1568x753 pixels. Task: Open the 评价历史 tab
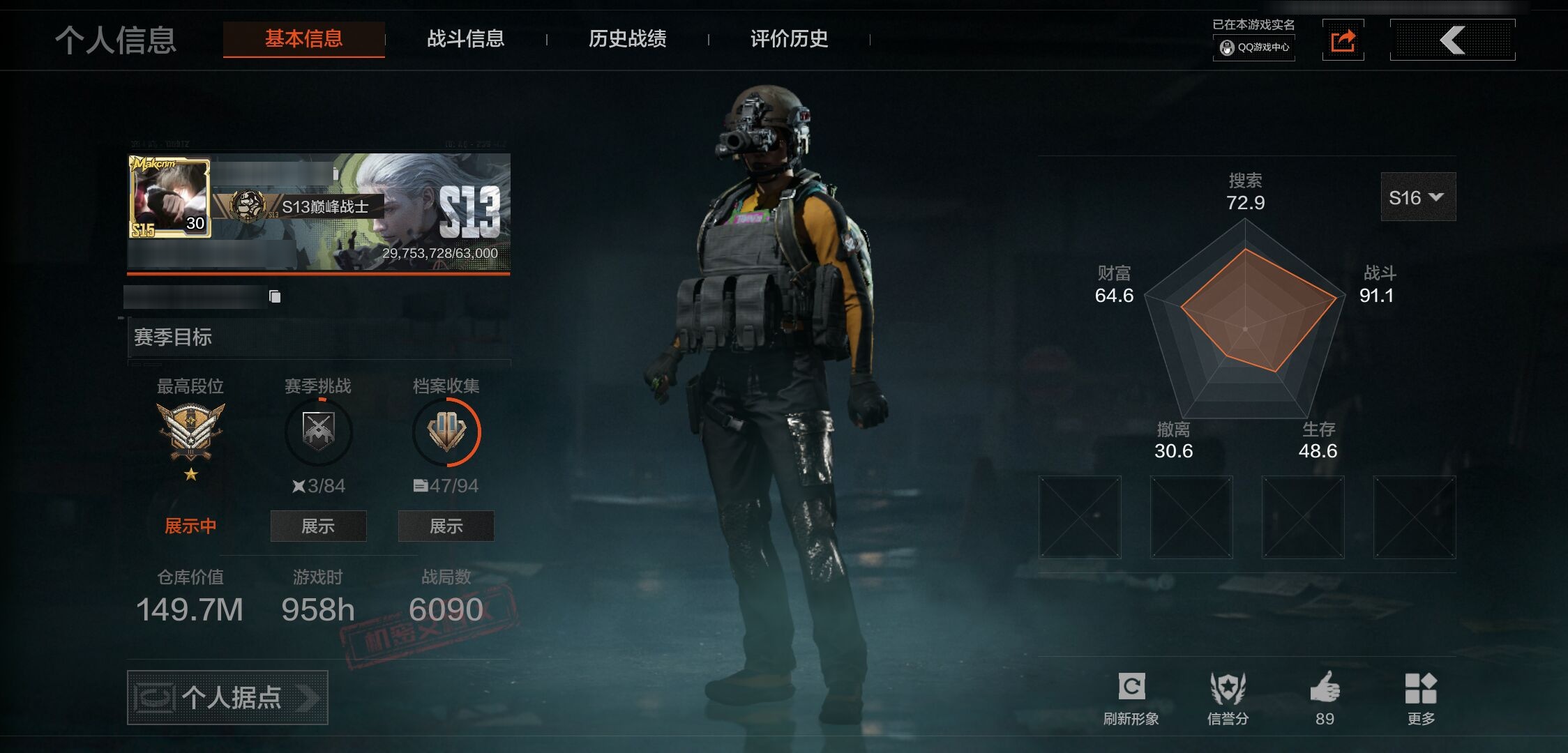(x=789, y=39)
